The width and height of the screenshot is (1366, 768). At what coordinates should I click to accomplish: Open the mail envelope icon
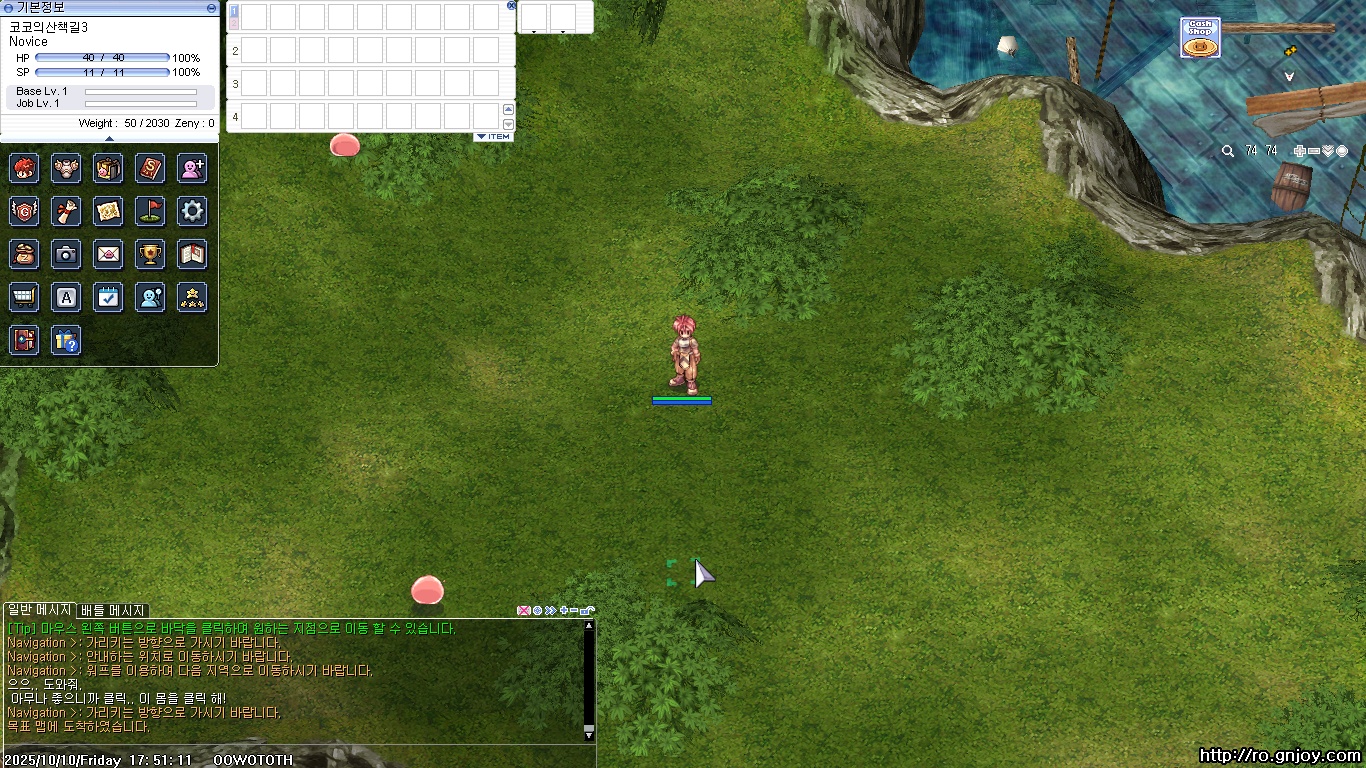pyautogui.click(x=108, y=255)
